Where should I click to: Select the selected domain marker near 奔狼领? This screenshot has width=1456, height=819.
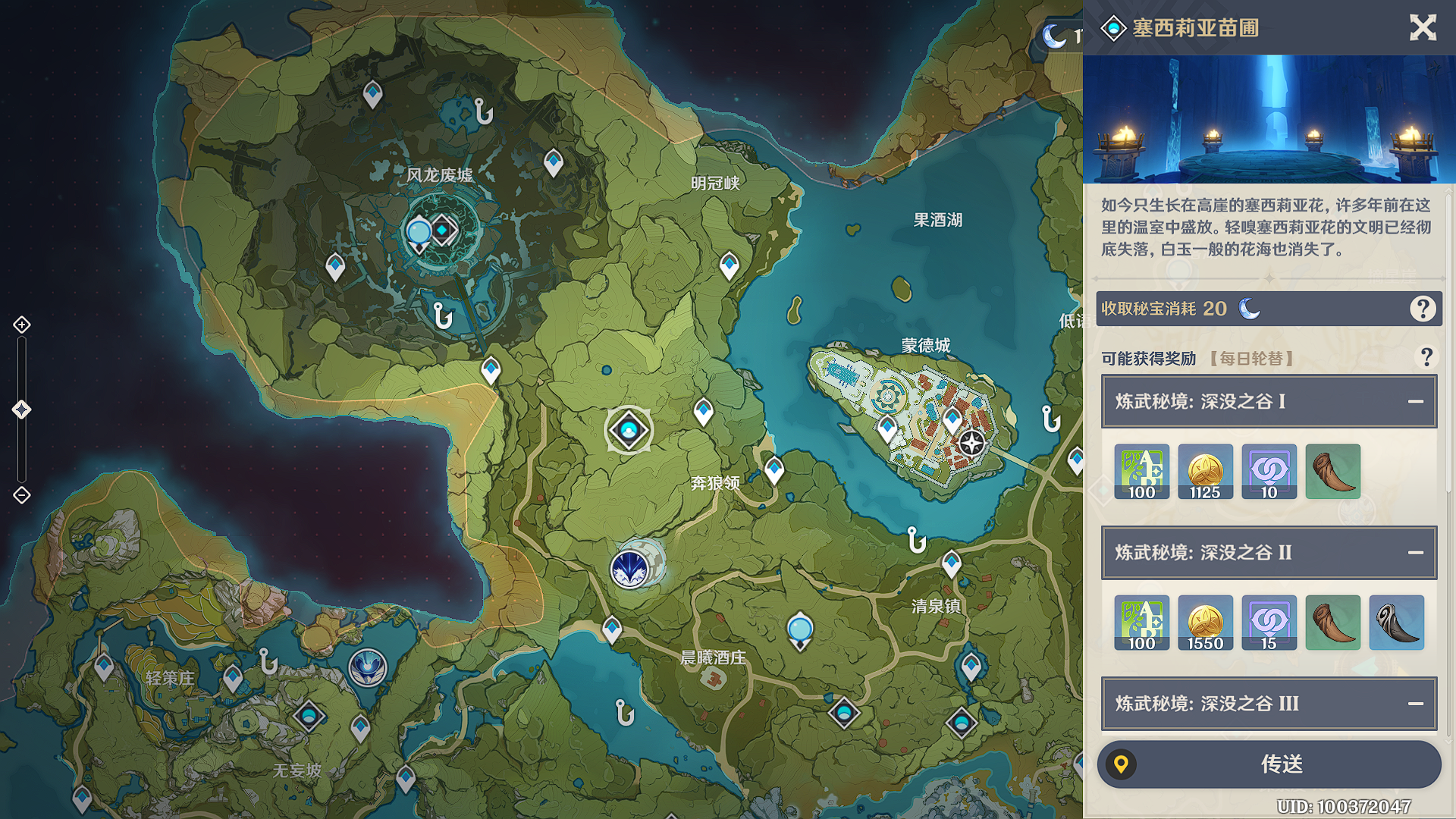pyautogui.click(x=629, y=430)
